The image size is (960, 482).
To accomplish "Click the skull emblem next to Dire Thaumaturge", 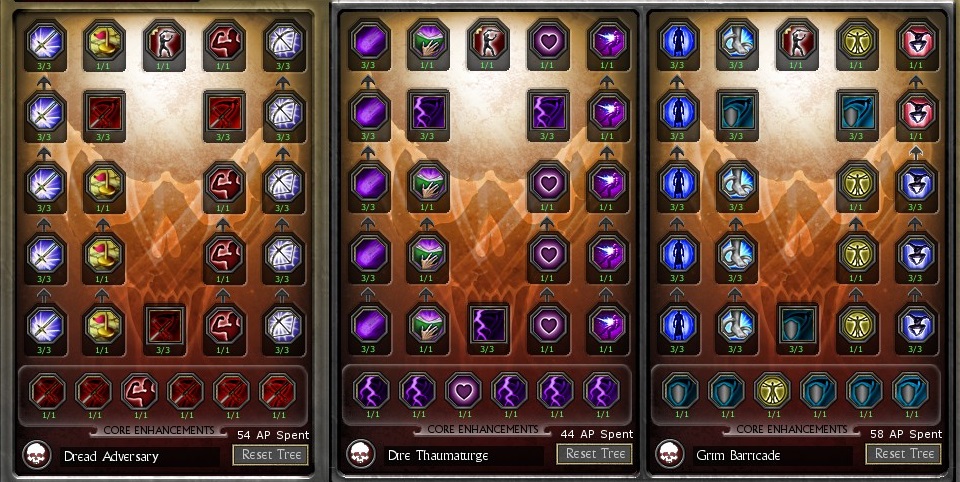I will pyautogui.click(x=361, y=455).
